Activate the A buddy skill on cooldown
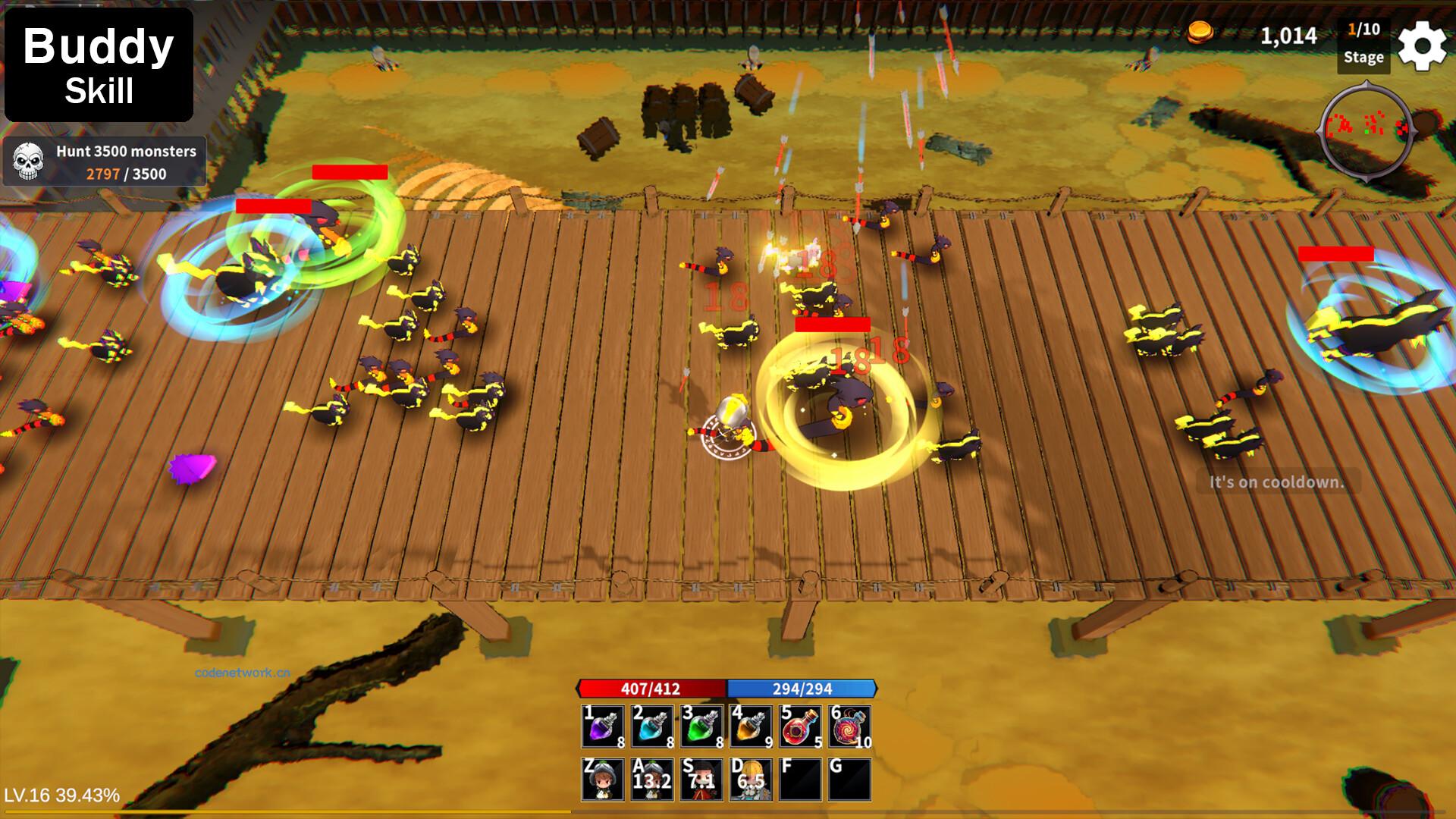 [652, 779]
